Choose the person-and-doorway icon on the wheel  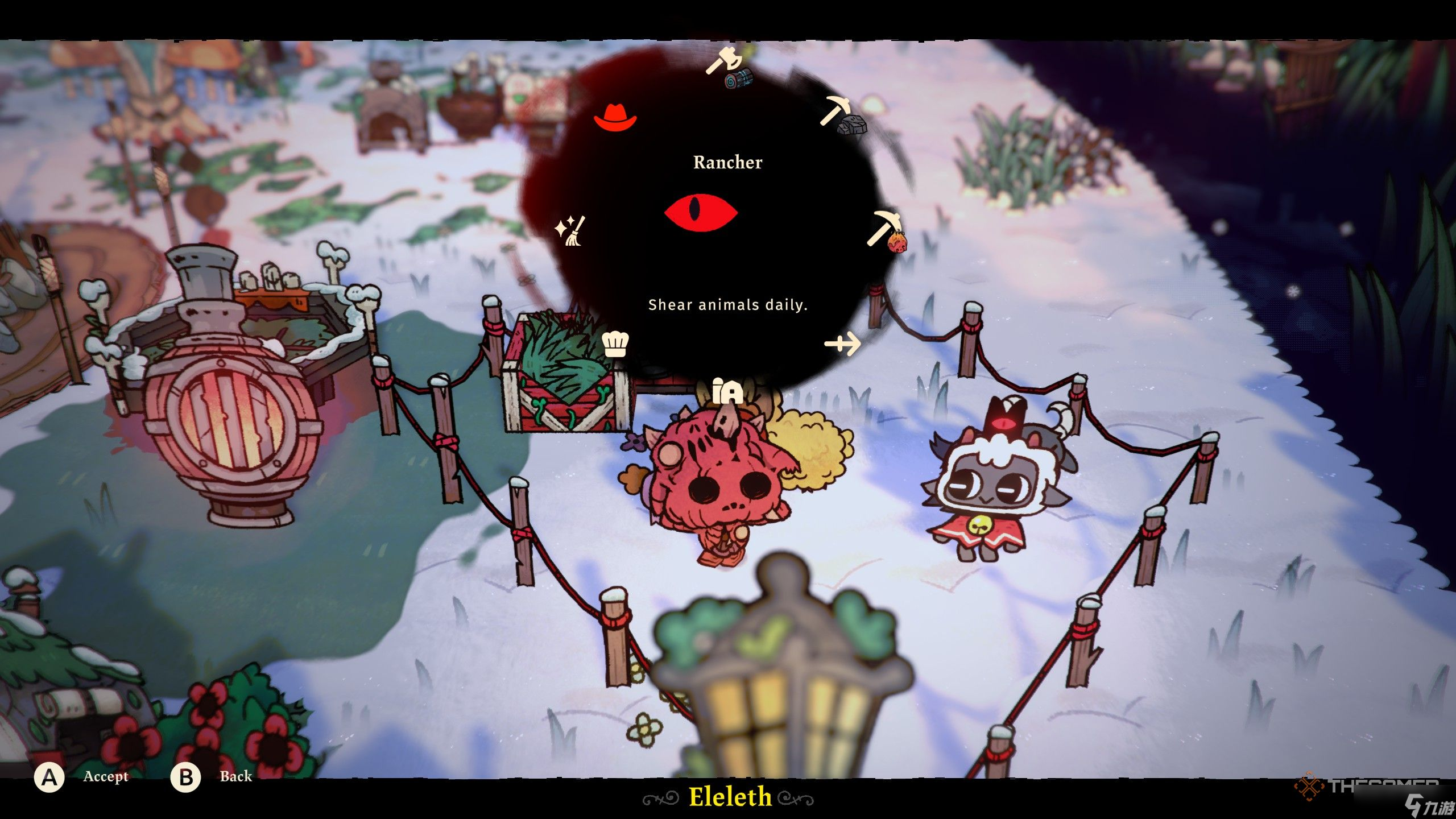[727, 391]
